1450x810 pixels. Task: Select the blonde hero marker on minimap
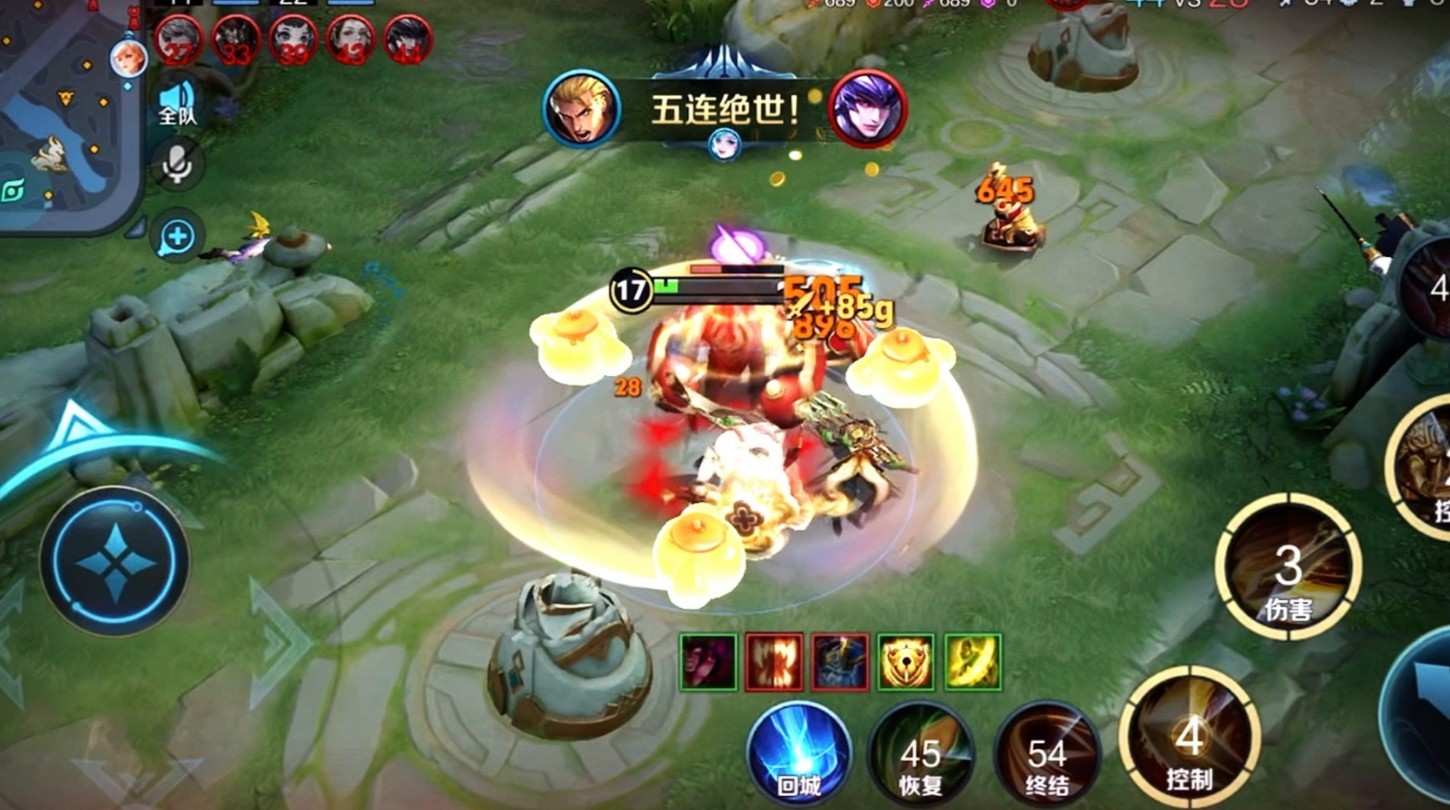tap(128, 58)
